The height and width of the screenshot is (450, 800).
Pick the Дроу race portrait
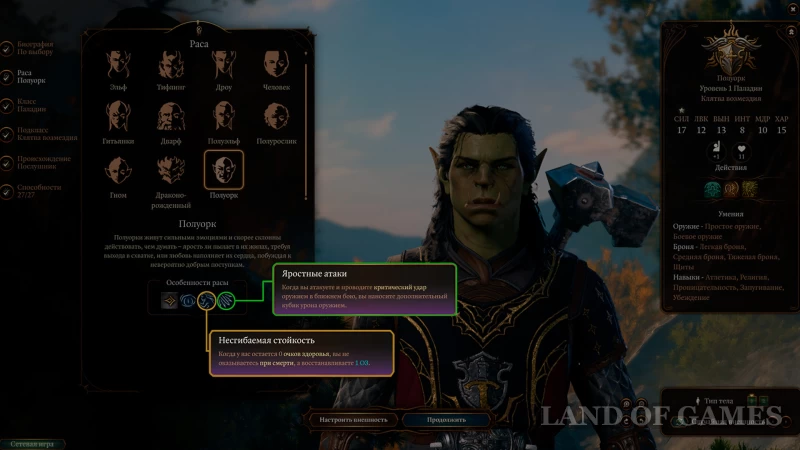coord(224,66)
